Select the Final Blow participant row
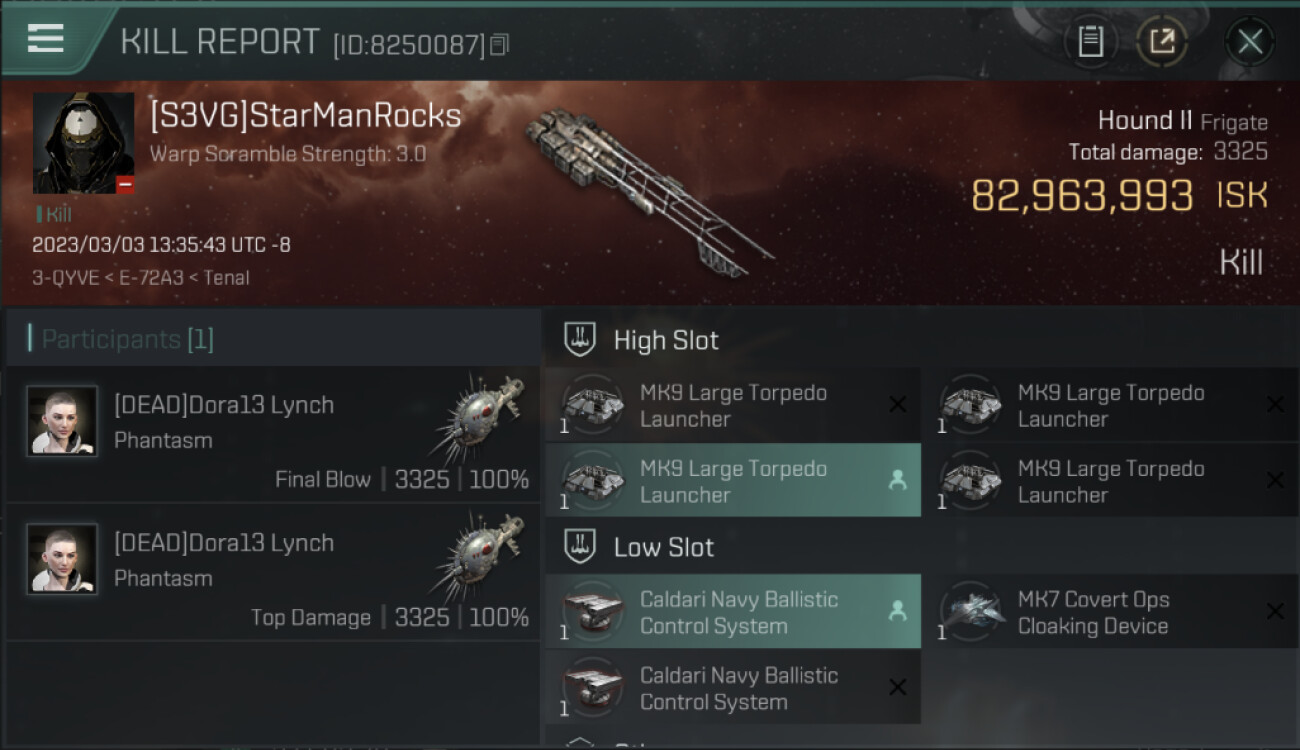This screenshot has height=750, width=1300. click(272, 435)
